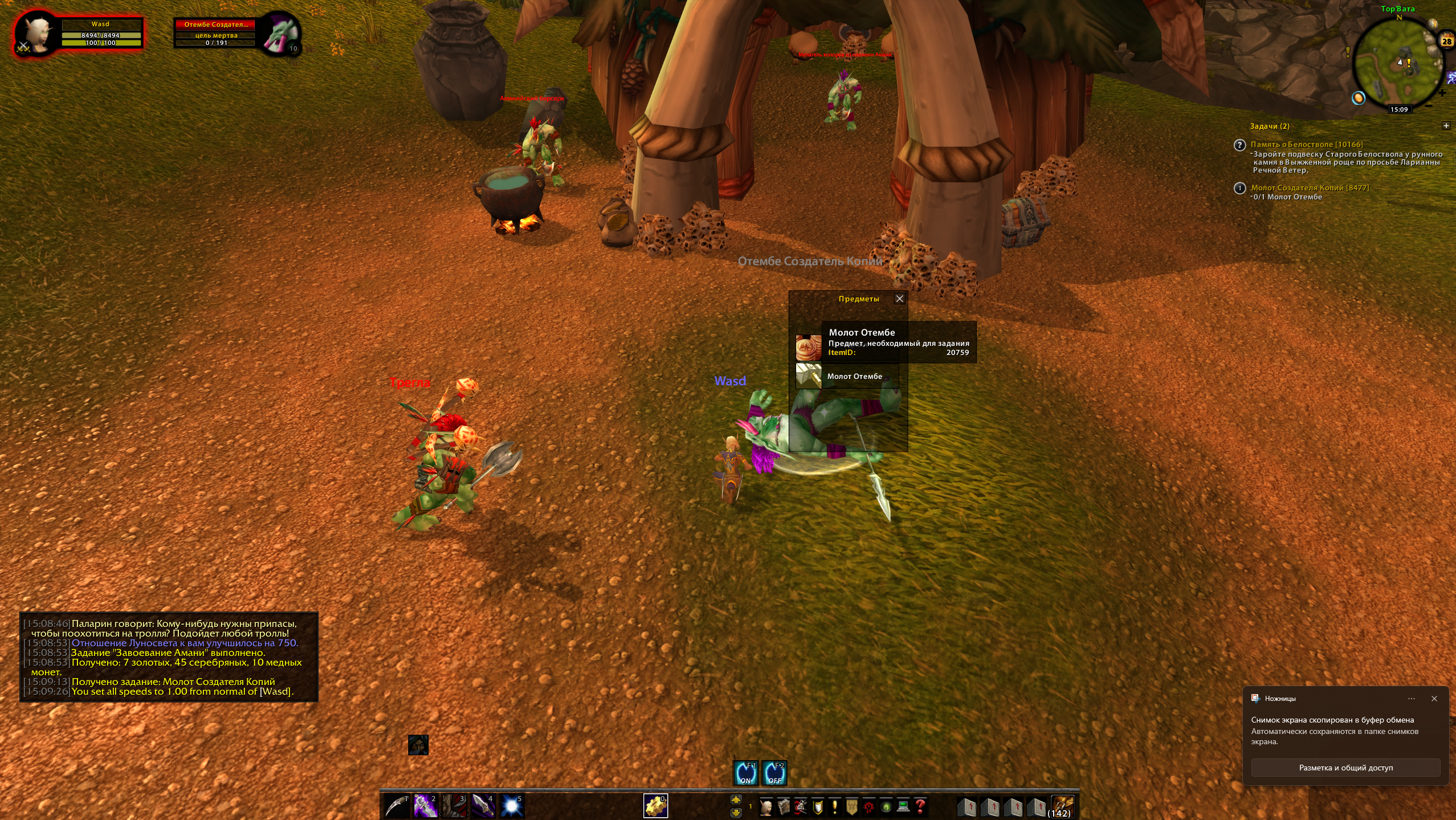Cast the white starburst spell in slot 5
This screenshot has height=820, width=1456.
(x=511, y=806)
